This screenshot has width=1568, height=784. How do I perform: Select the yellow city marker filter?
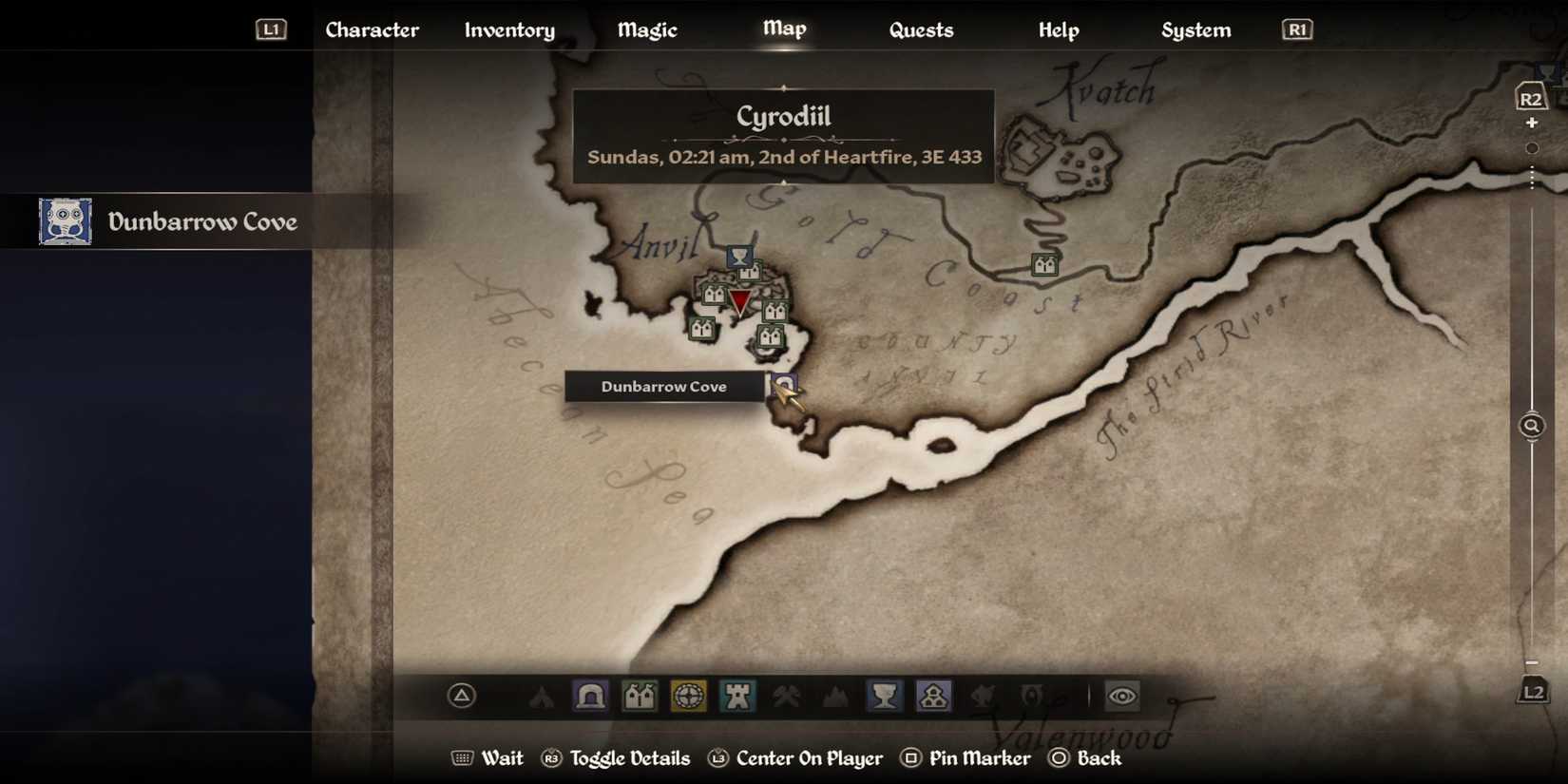(687, 696)
